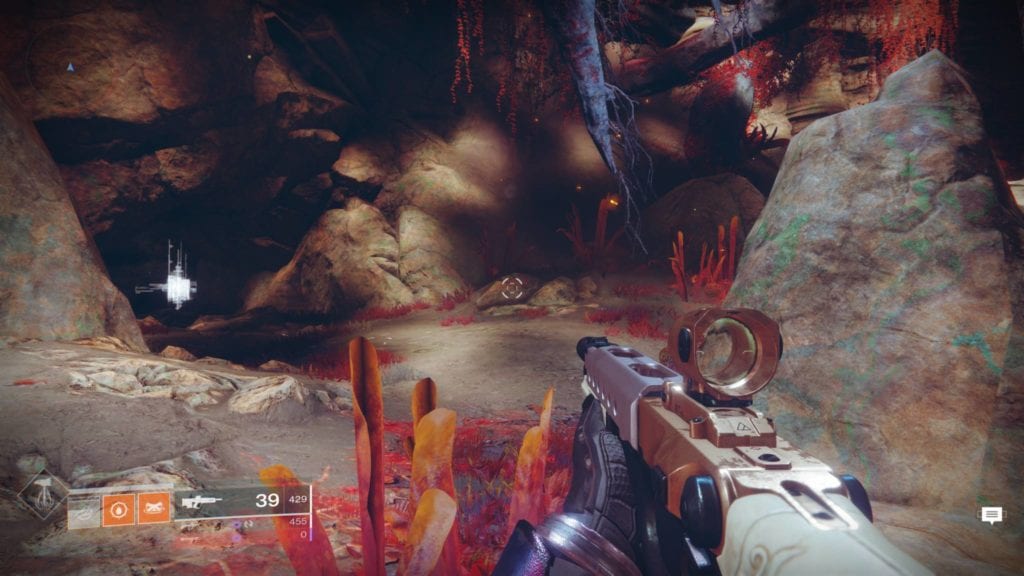Select the greyed-out class ability icon

pos(84,510)
